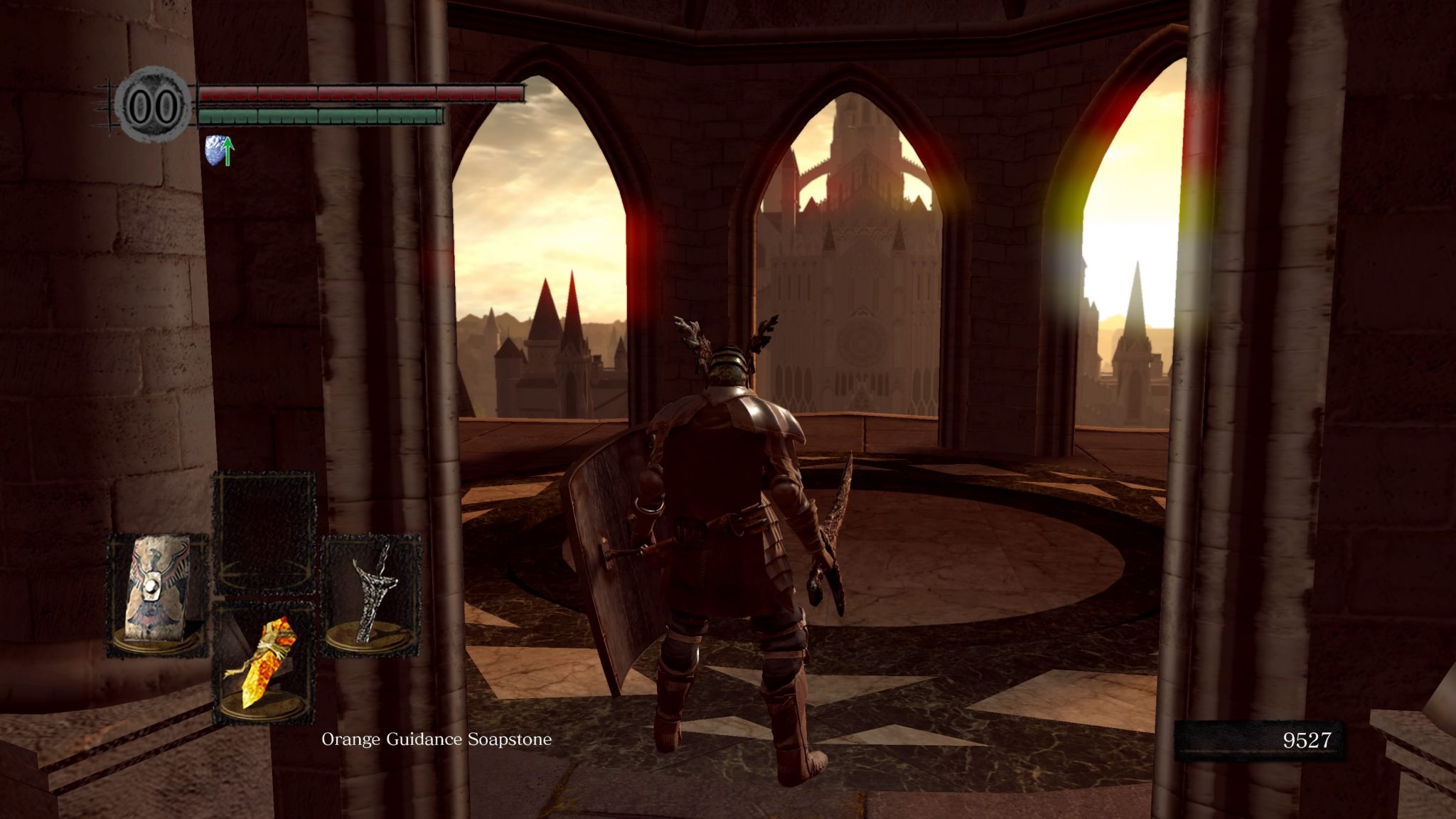Select the Orange Guidance Soapstone item slot
Screen dimensions: 1456x819
coord(264,663)
